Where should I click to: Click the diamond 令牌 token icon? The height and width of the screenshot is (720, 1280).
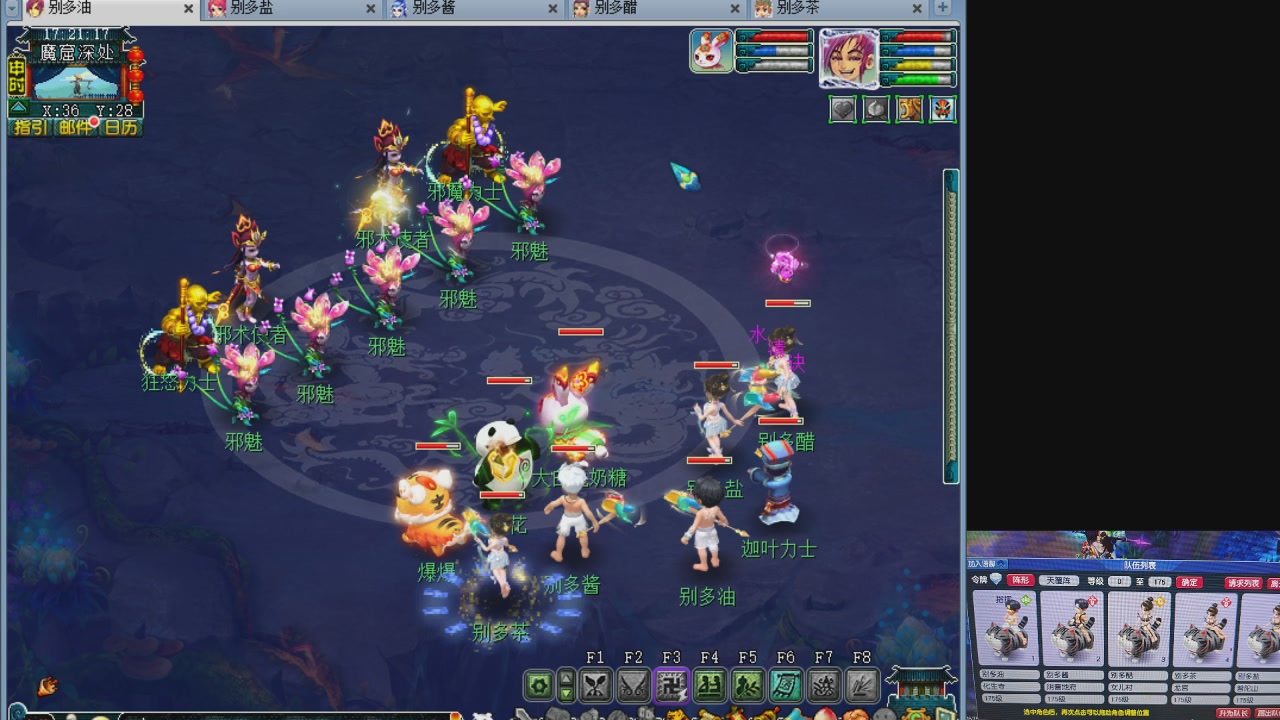pos(995,579)
